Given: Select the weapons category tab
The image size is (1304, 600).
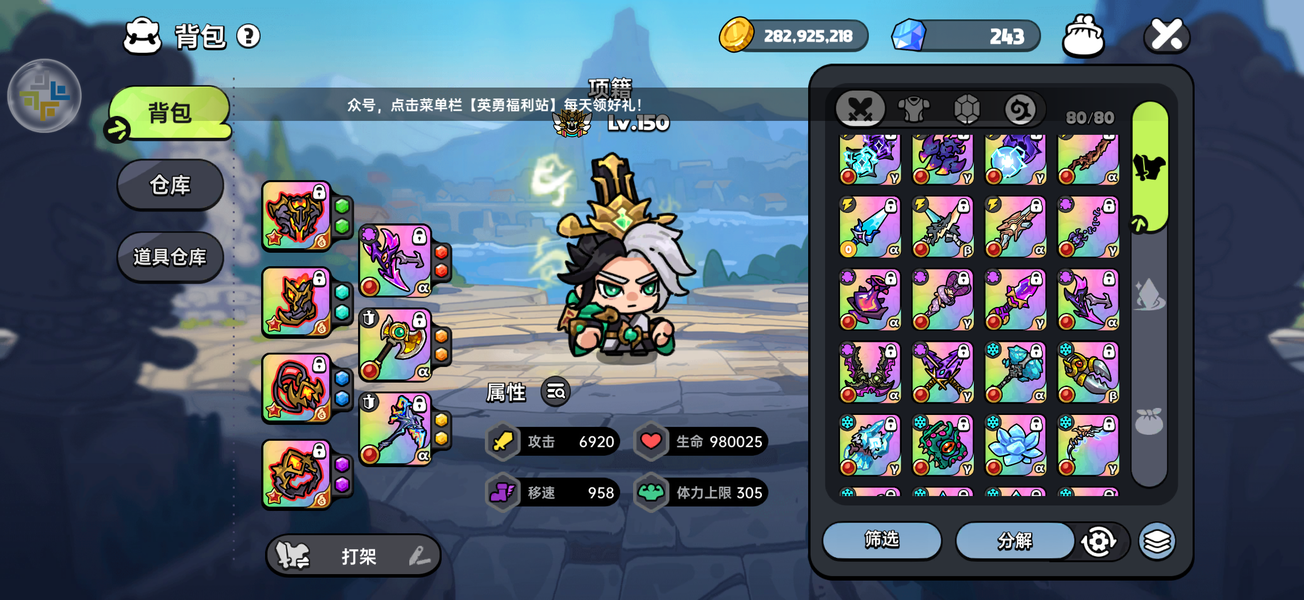Looking at the screenshot, I should point(861,108).
